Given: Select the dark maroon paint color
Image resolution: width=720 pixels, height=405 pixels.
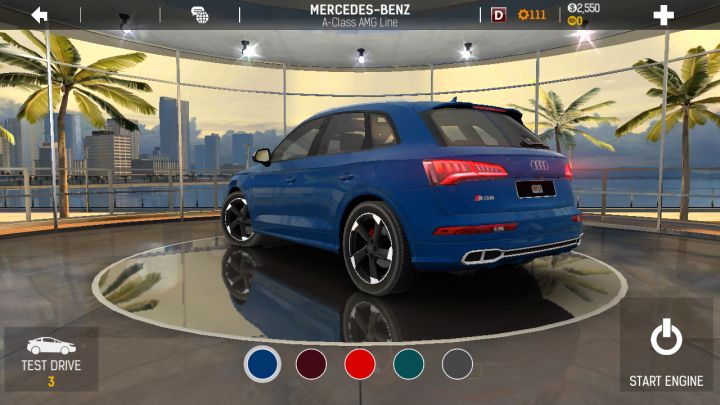Looking at the screenshot, I should pyautogui.click(x=311, y=363).
